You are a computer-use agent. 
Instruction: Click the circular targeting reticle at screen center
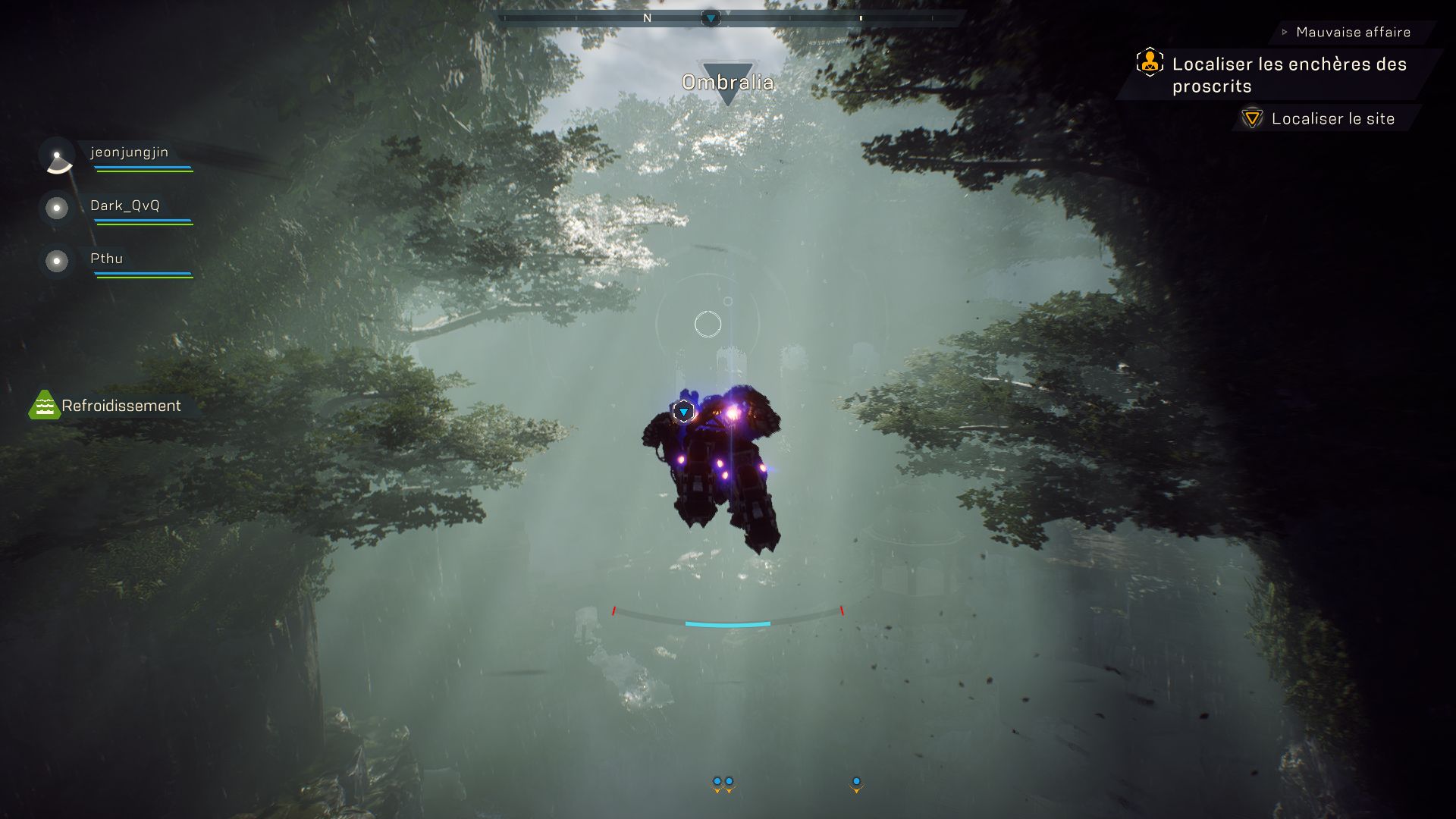coord(707,323)
